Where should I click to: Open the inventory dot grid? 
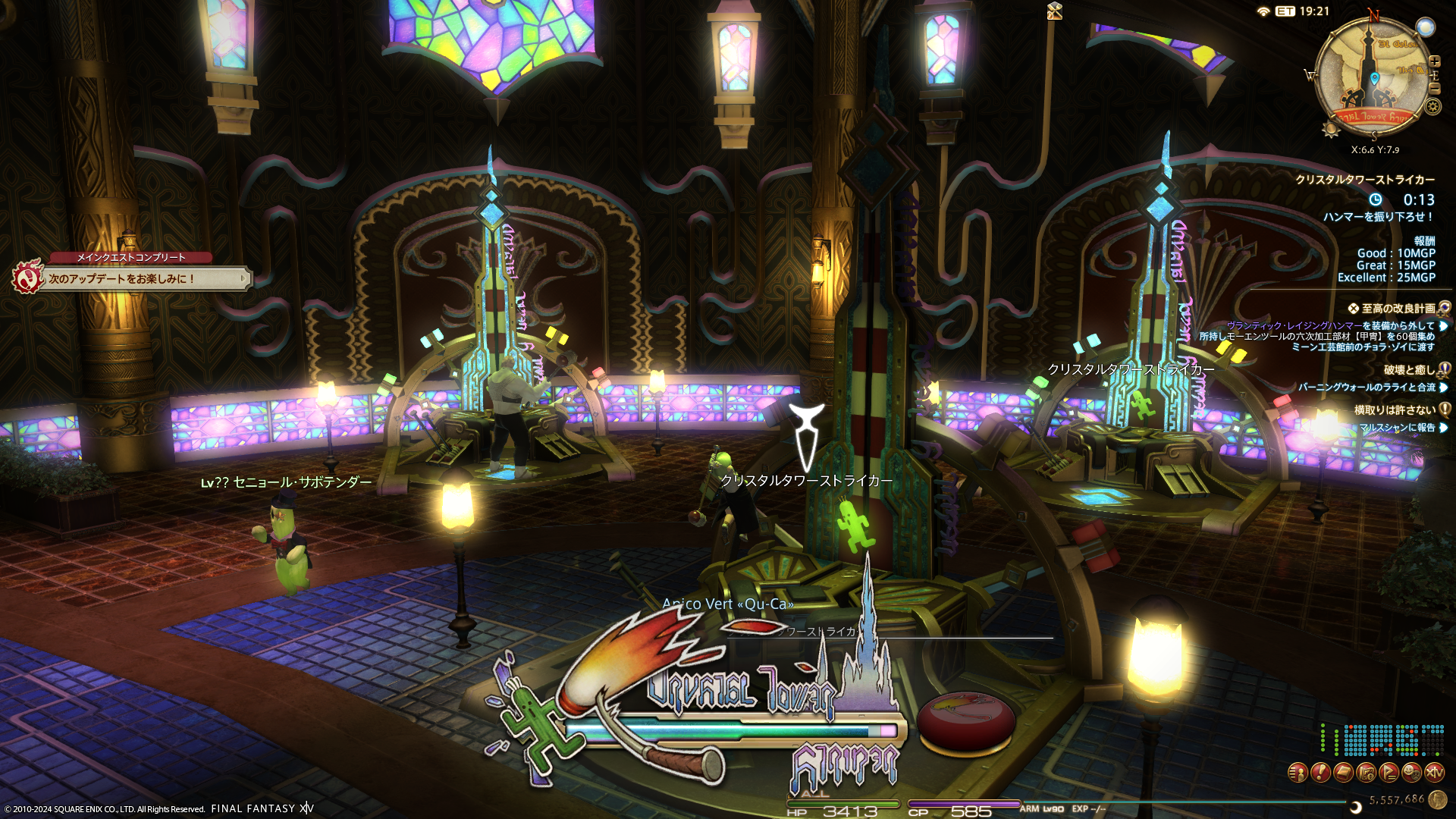(x=1382, y=740)
